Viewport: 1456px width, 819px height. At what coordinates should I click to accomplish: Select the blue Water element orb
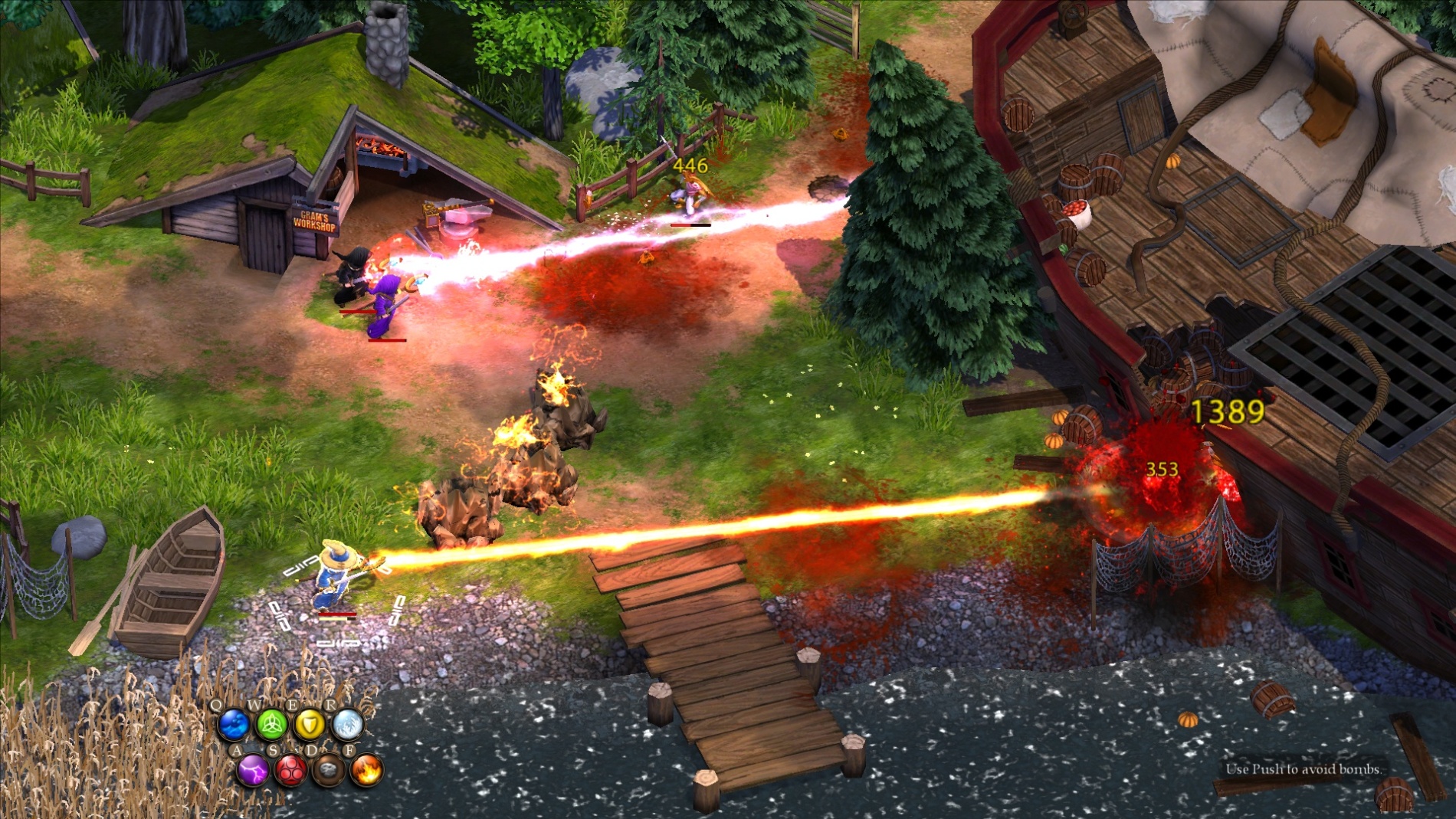(233, 724)
